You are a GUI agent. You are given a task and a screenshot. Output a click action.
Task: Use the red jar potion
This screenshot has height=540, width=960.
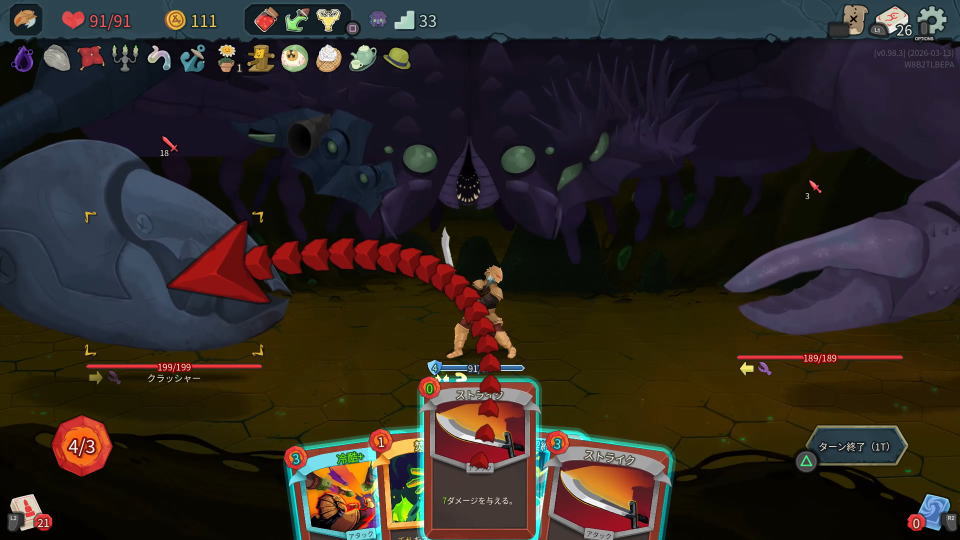[265, 20]
